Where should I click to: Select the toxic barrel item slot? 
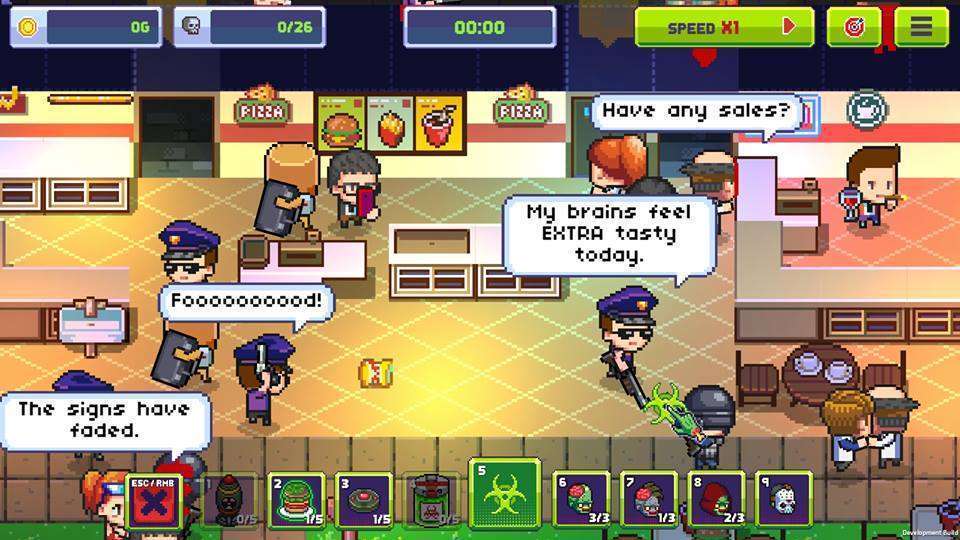click(x=433, y=498)
